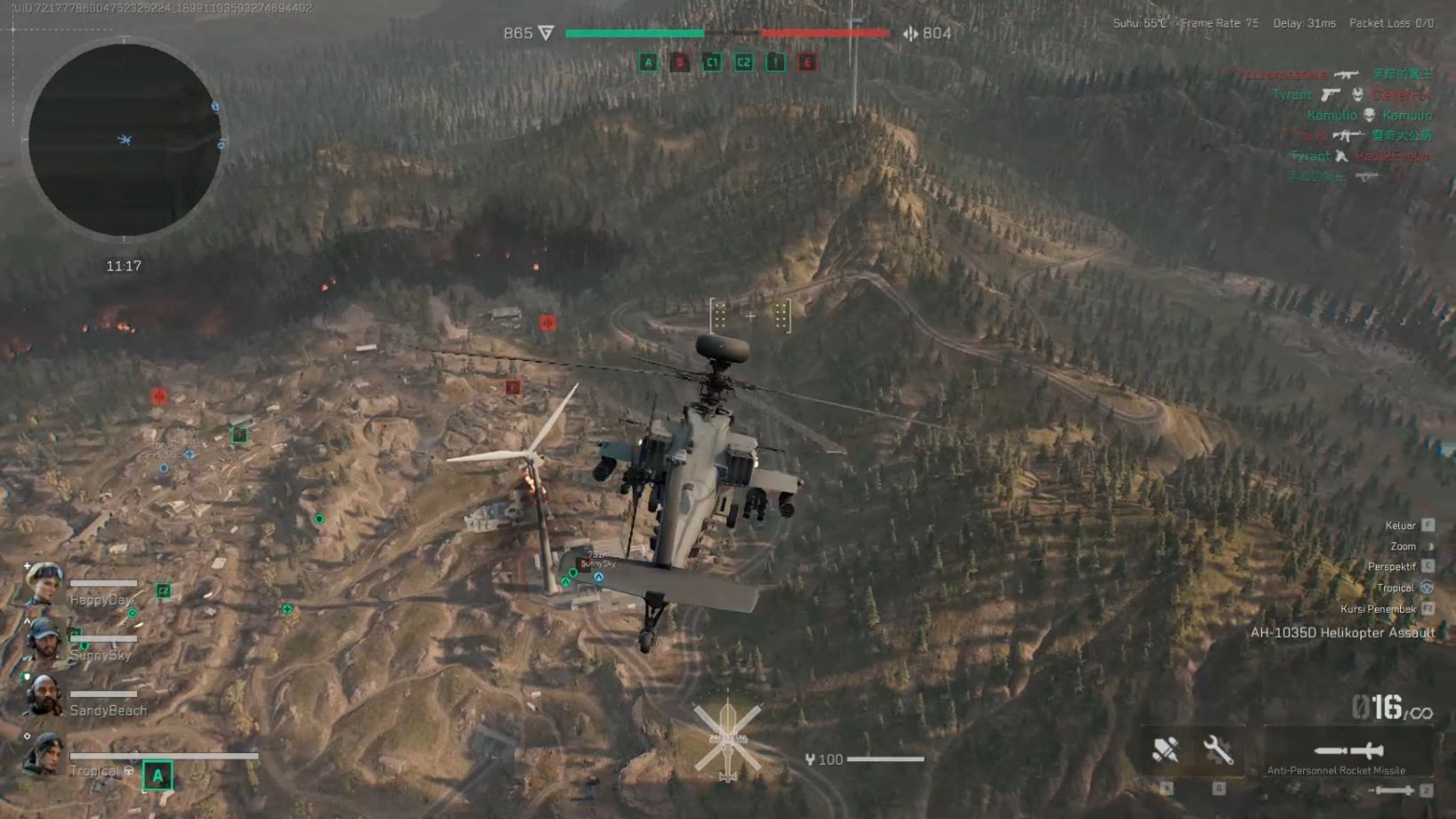Select objective E in the top capture bar

coord(807,62)
